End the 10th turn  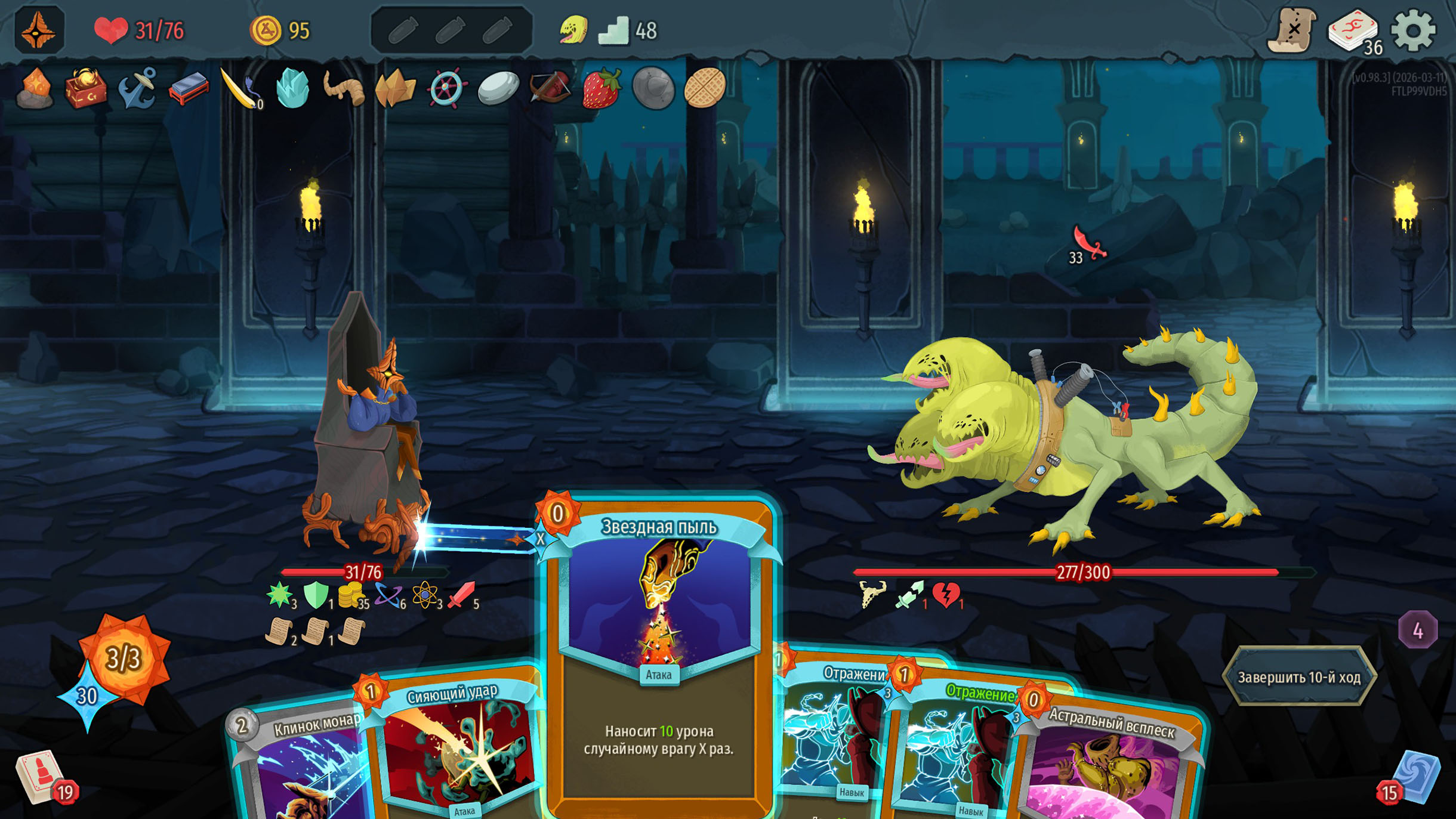1298,677
